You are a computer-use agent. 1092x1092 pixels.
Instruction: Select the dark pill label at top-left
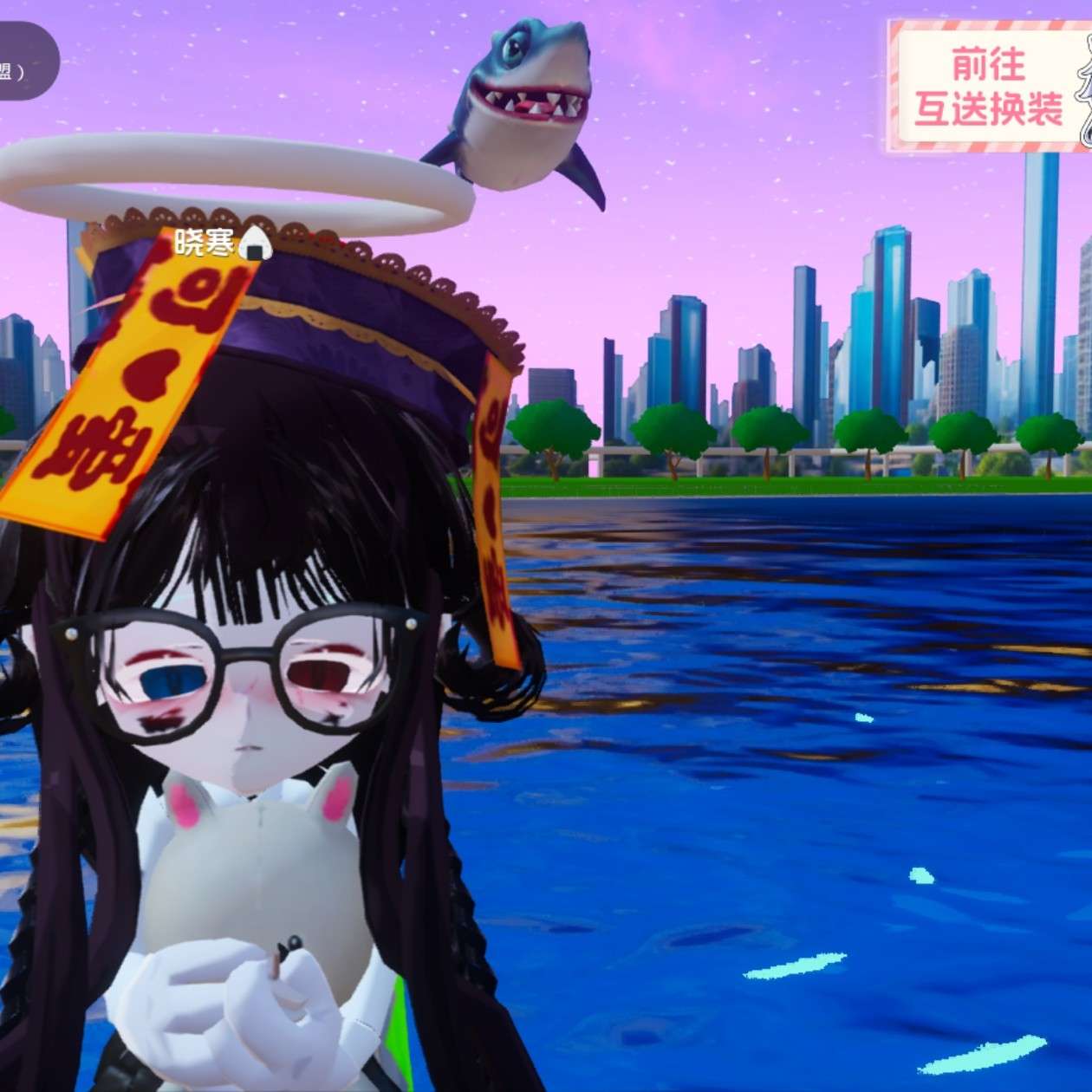coord(24,62)
